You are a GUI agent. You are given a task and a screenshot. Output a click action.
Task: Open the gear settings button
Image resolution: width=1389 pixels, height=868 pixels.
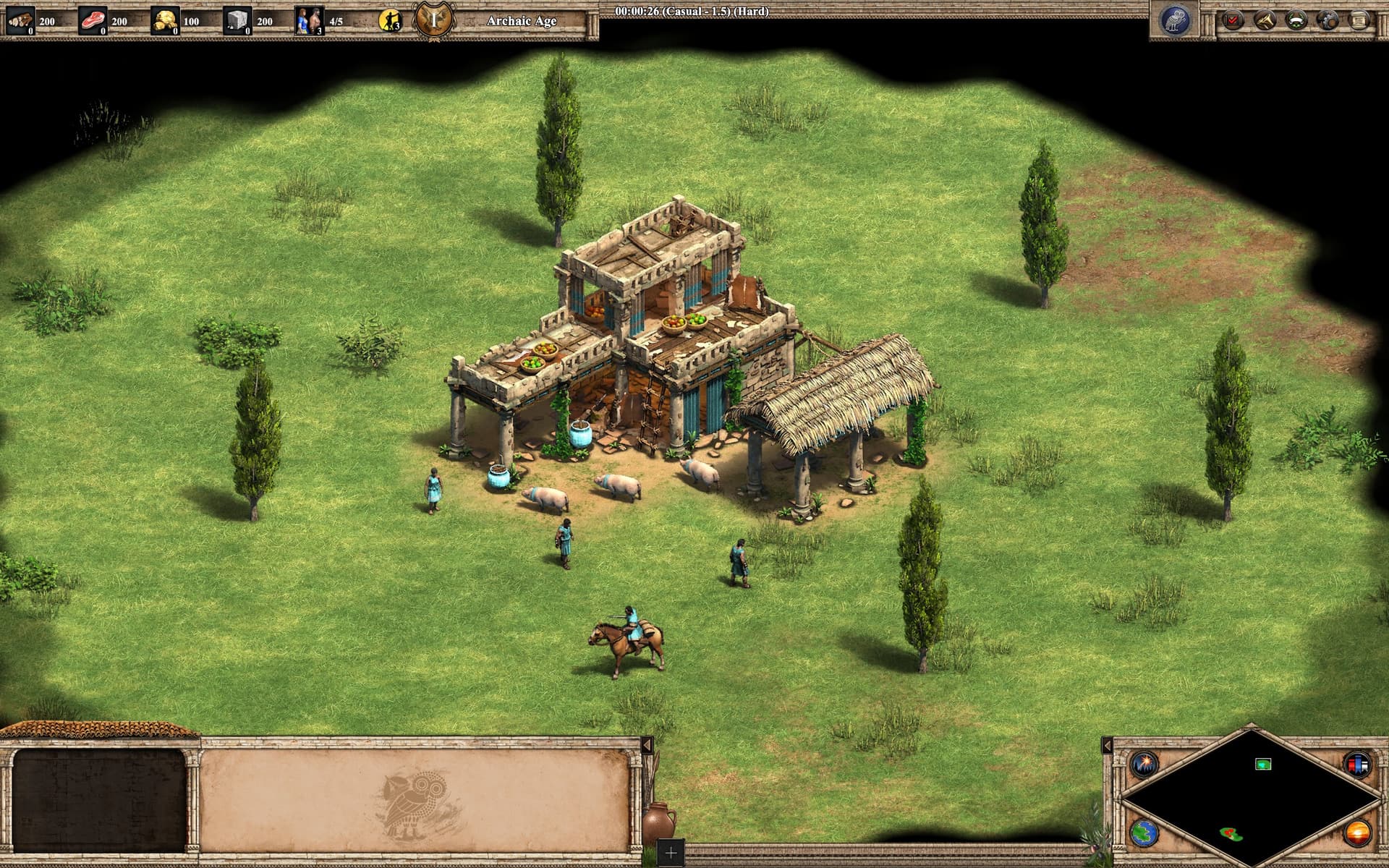click(1328, 20)
